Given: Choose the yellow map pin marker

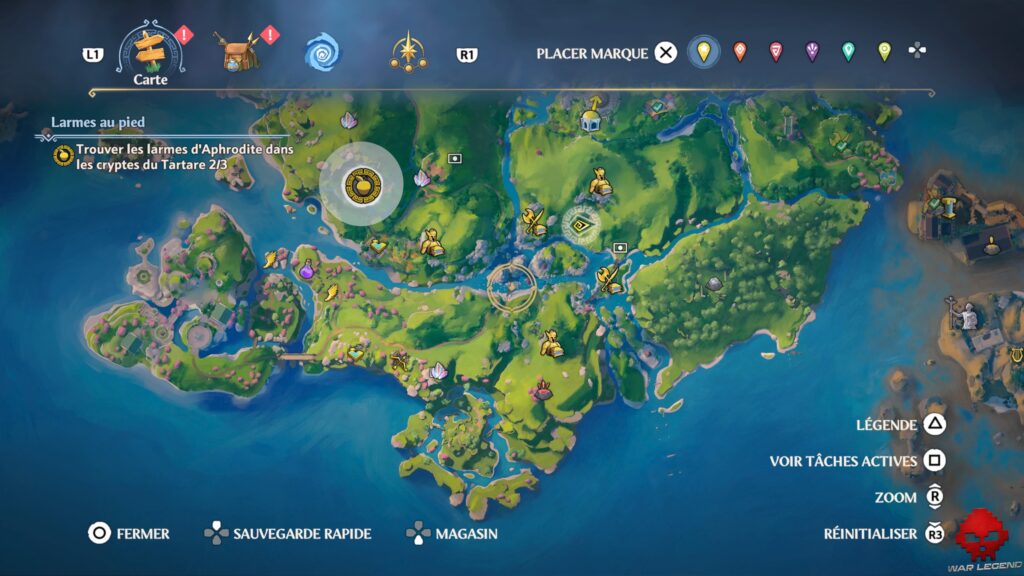Looking at the screenshot, I should tap(704, 52).
